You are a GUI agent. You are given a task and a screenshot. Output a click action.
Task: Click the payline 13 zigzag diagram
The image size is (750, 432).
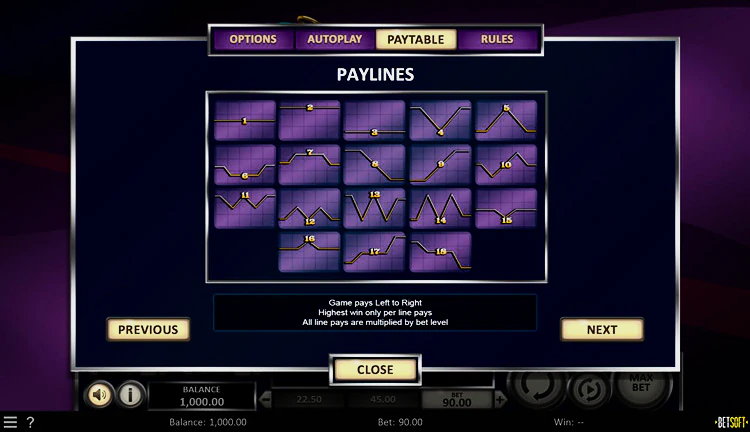(375, 208)
